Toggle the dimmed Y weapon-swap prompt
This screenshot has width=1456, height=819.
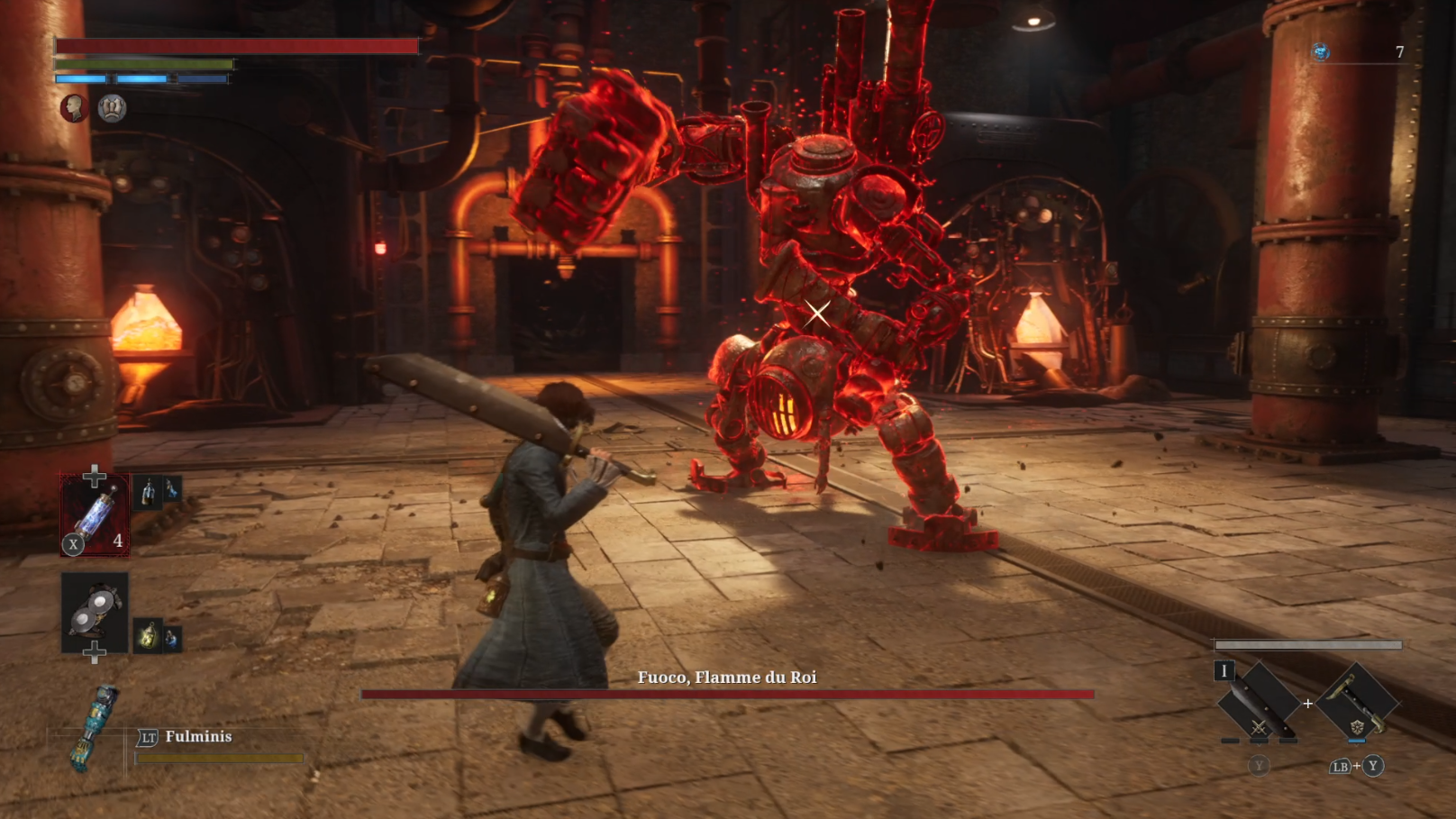pyautogui.click(x=1259, y=767)
